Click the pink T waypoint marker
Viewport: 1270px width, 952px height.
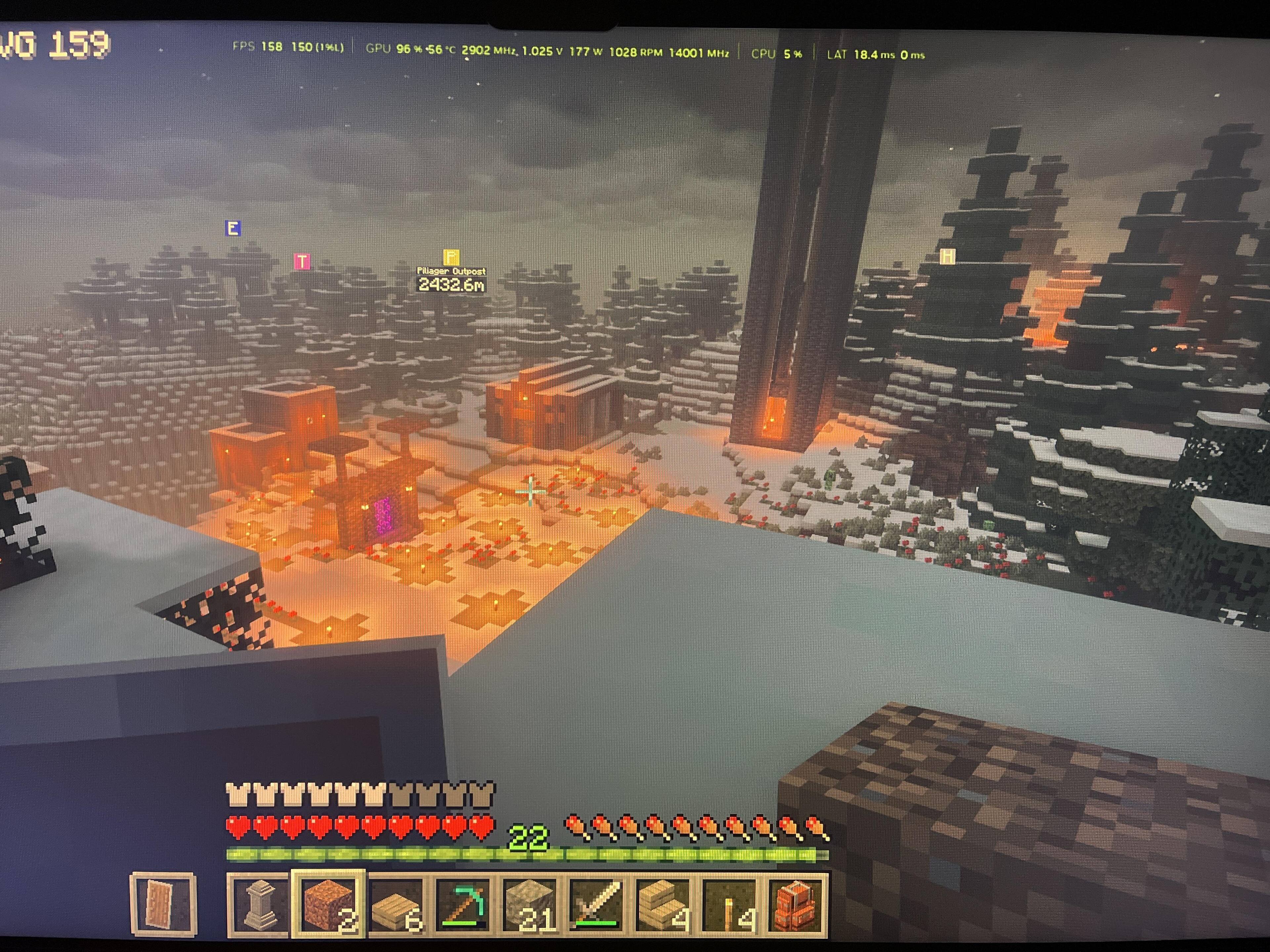[x=302, y=262]
